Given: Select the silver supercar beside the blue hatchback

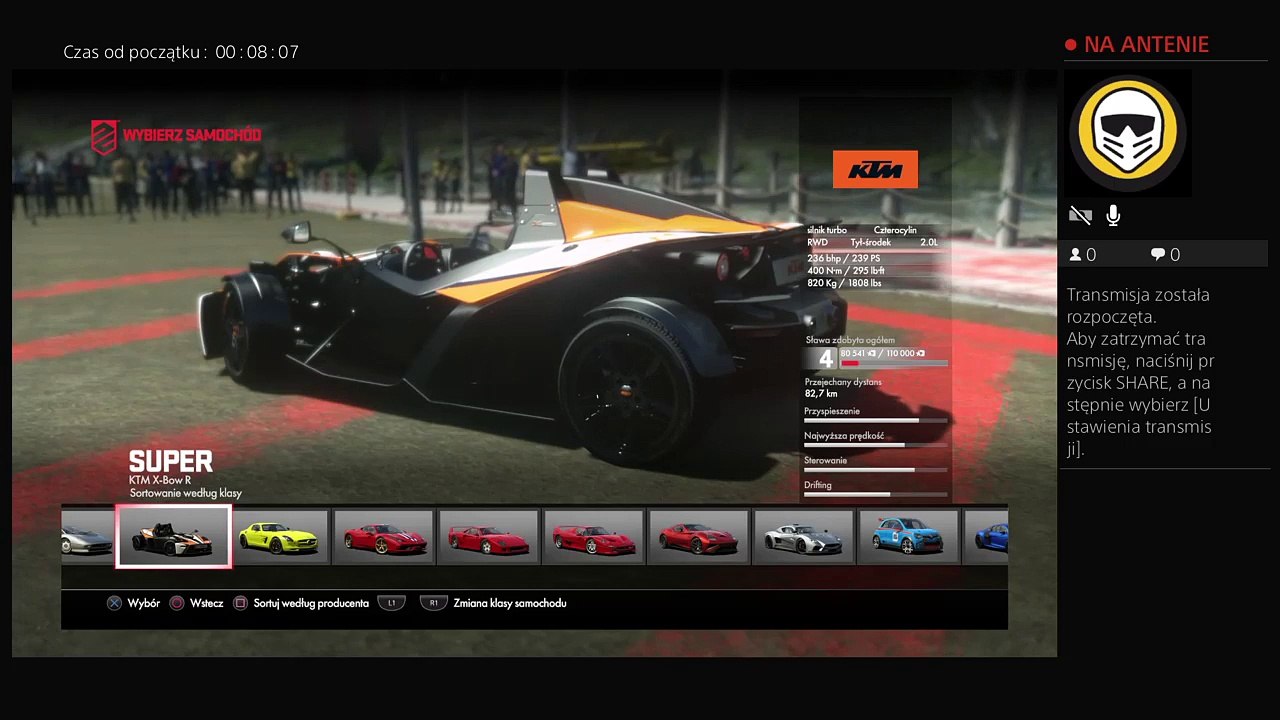Looking at the screenshot, I should point(803,537).
